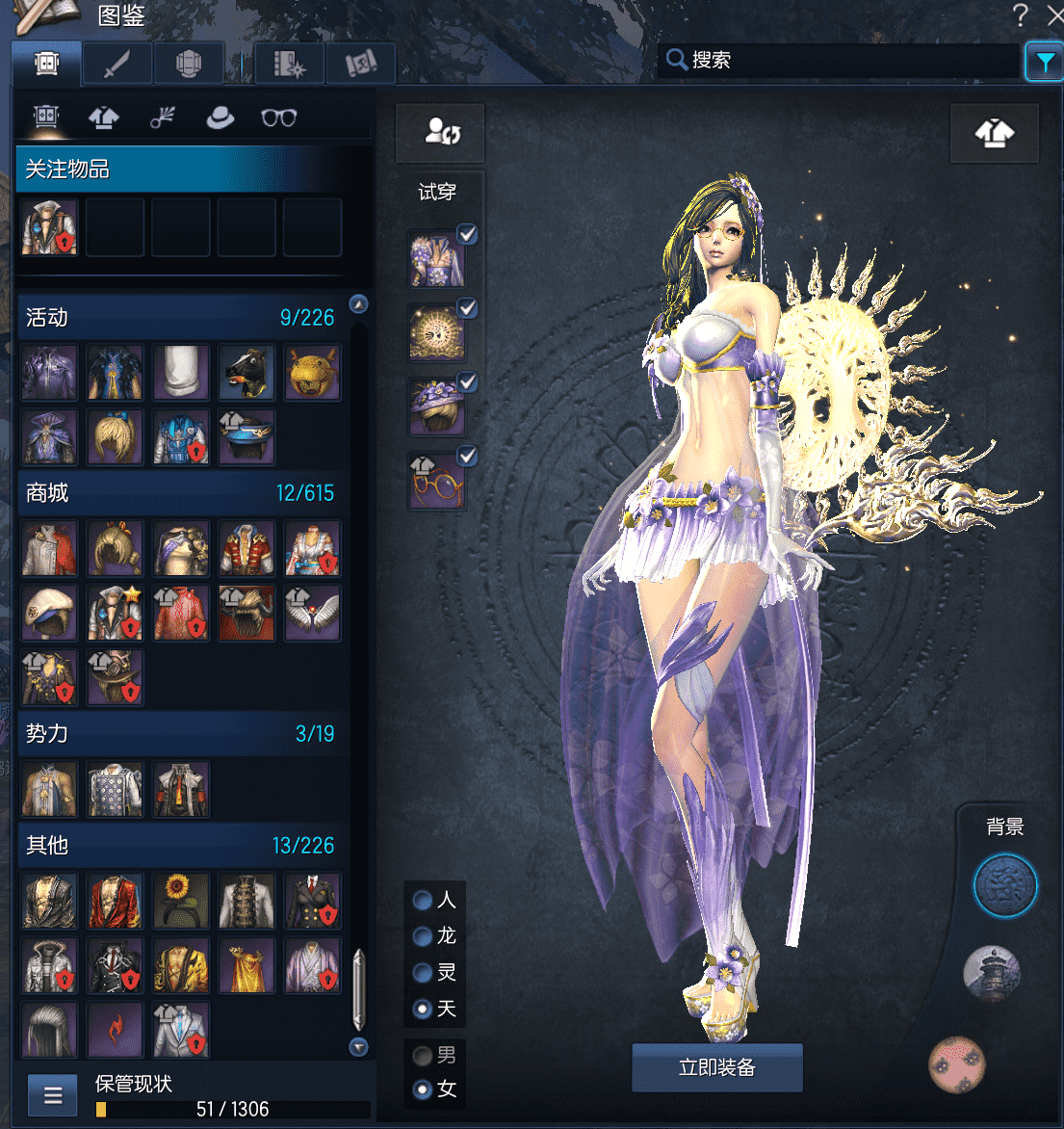Viewport: 1064px width, 1129px height.
Task: Open the list menu beside 保管现状
Action: tap(53, 1095)
